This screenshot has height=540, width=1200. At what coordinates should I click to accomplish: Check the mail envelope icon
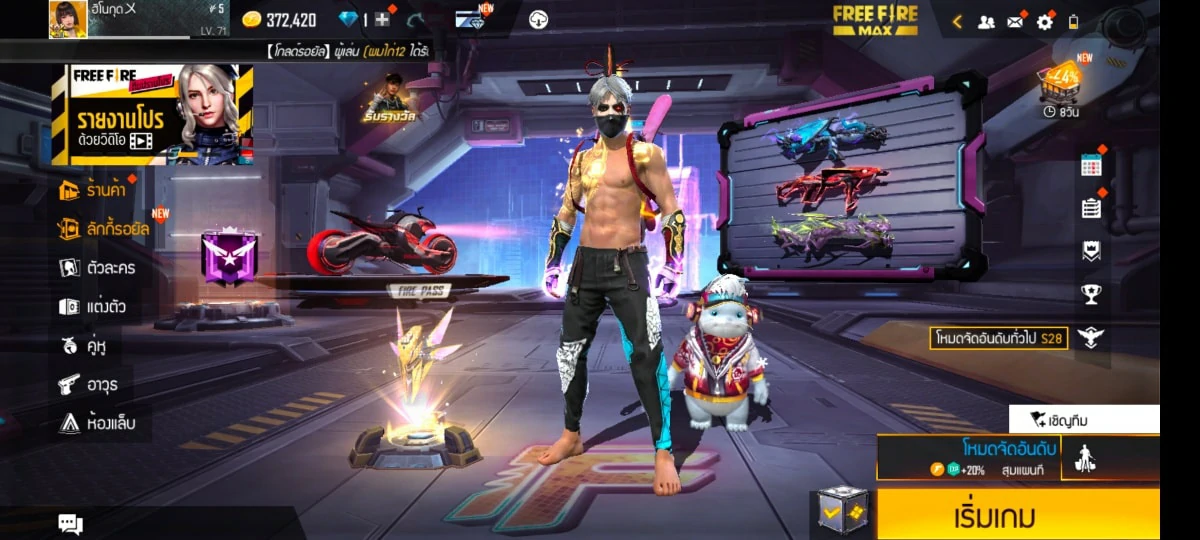click(1015, 21)
